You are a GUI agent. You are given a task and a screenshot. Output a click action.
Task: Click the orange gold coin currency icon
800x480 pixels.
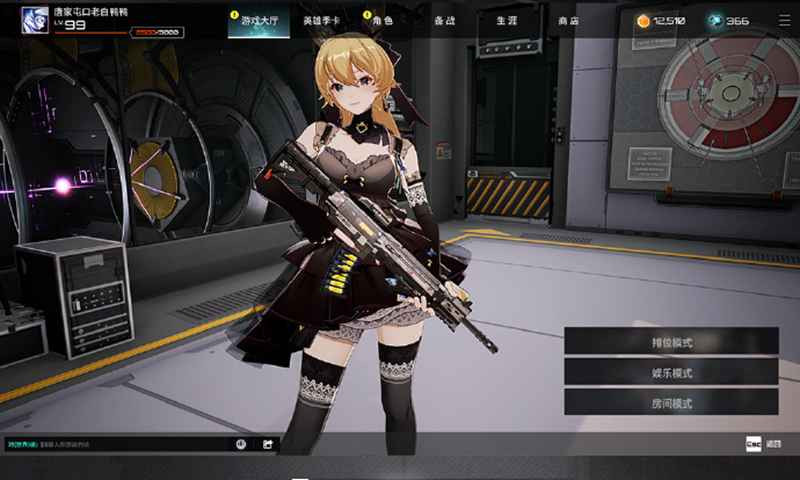(x=643, y=20)
